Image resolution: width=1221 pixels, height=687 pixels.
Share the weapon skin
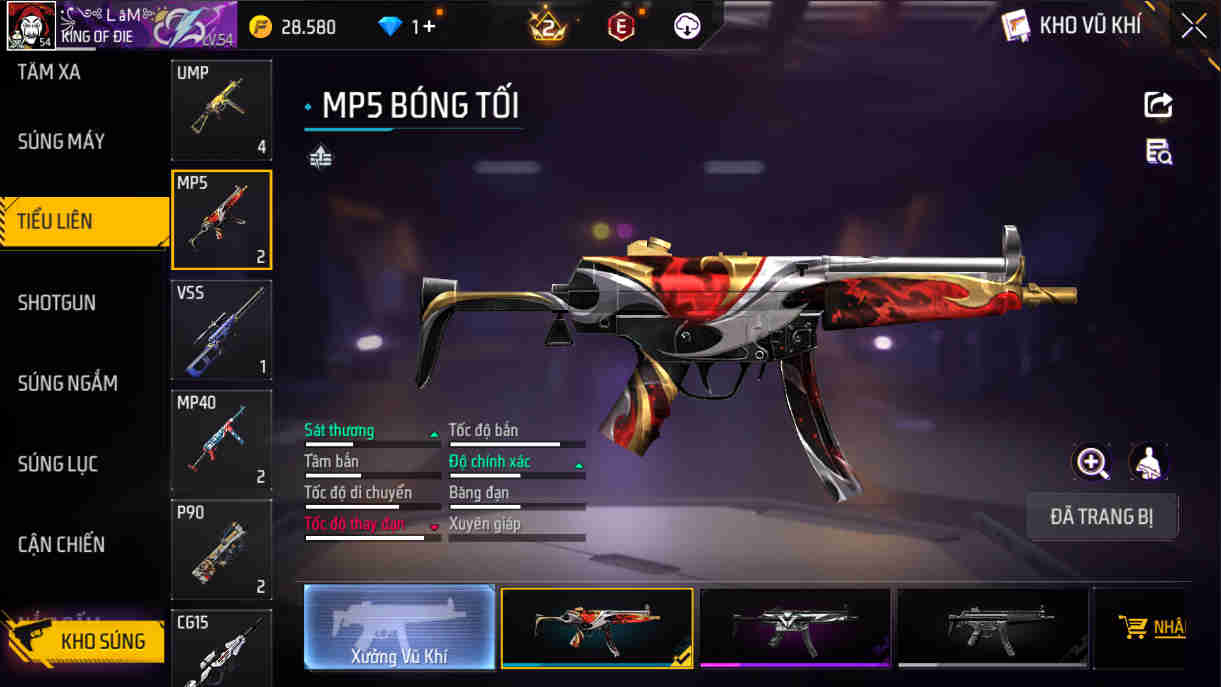point(1158,105)
